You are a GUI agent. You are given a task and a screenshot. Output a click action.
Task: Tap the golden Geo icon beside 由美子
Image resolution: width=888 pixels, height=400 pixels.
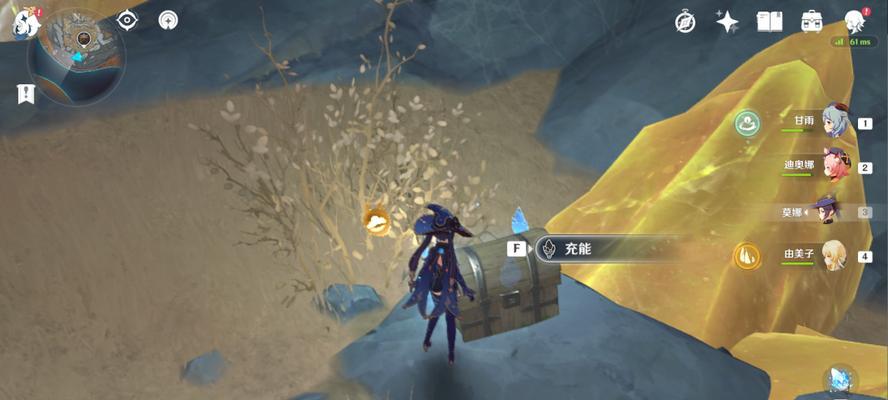pos(746,256)
